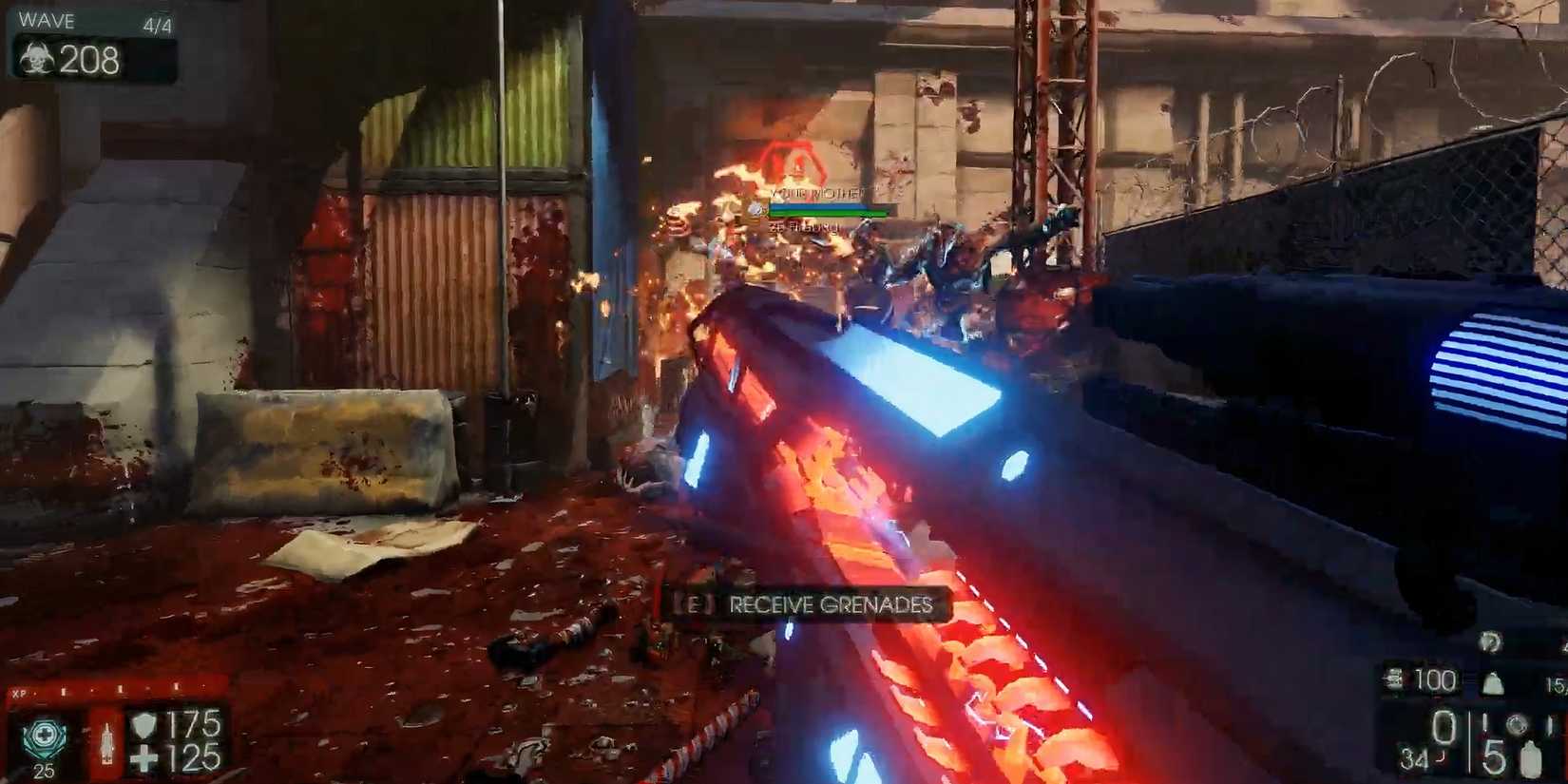This screenshot has height=784, width=1568.
Task: Select the grenade icon beside the 5 count
Action: (x=1529, y=757)
